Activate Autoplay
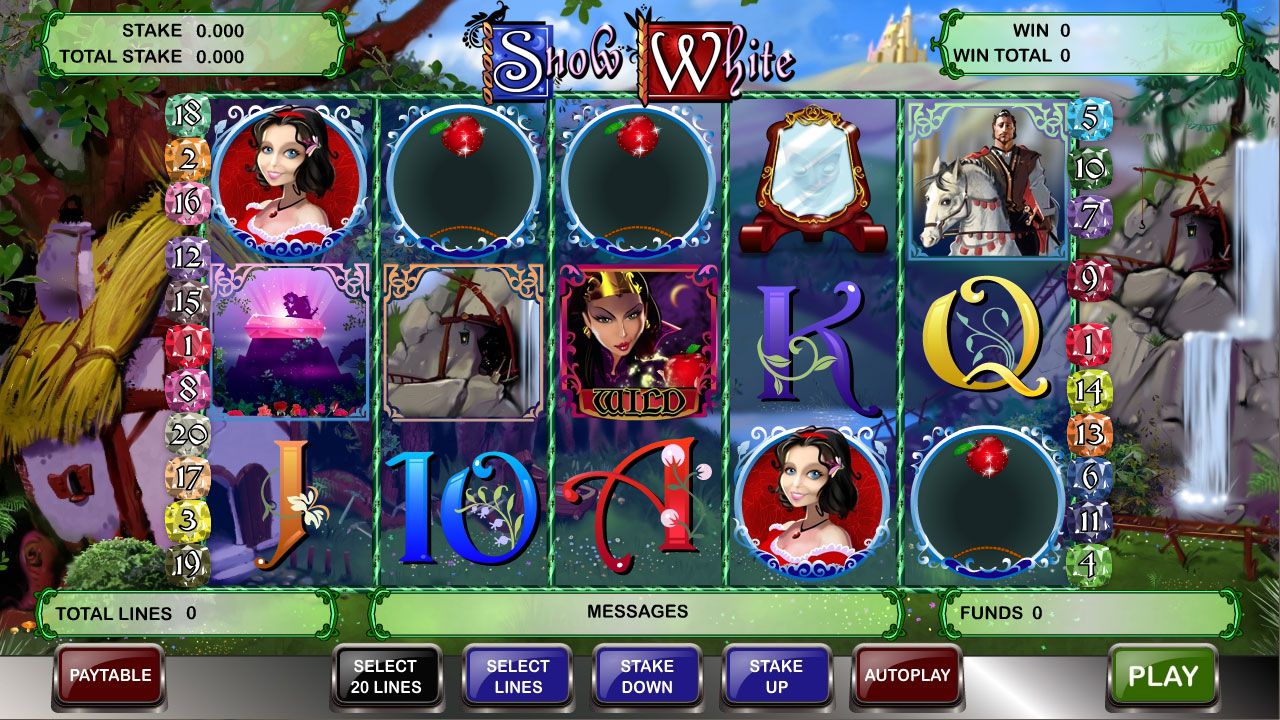The image size is (1280, 720). (x=906, y=676)
